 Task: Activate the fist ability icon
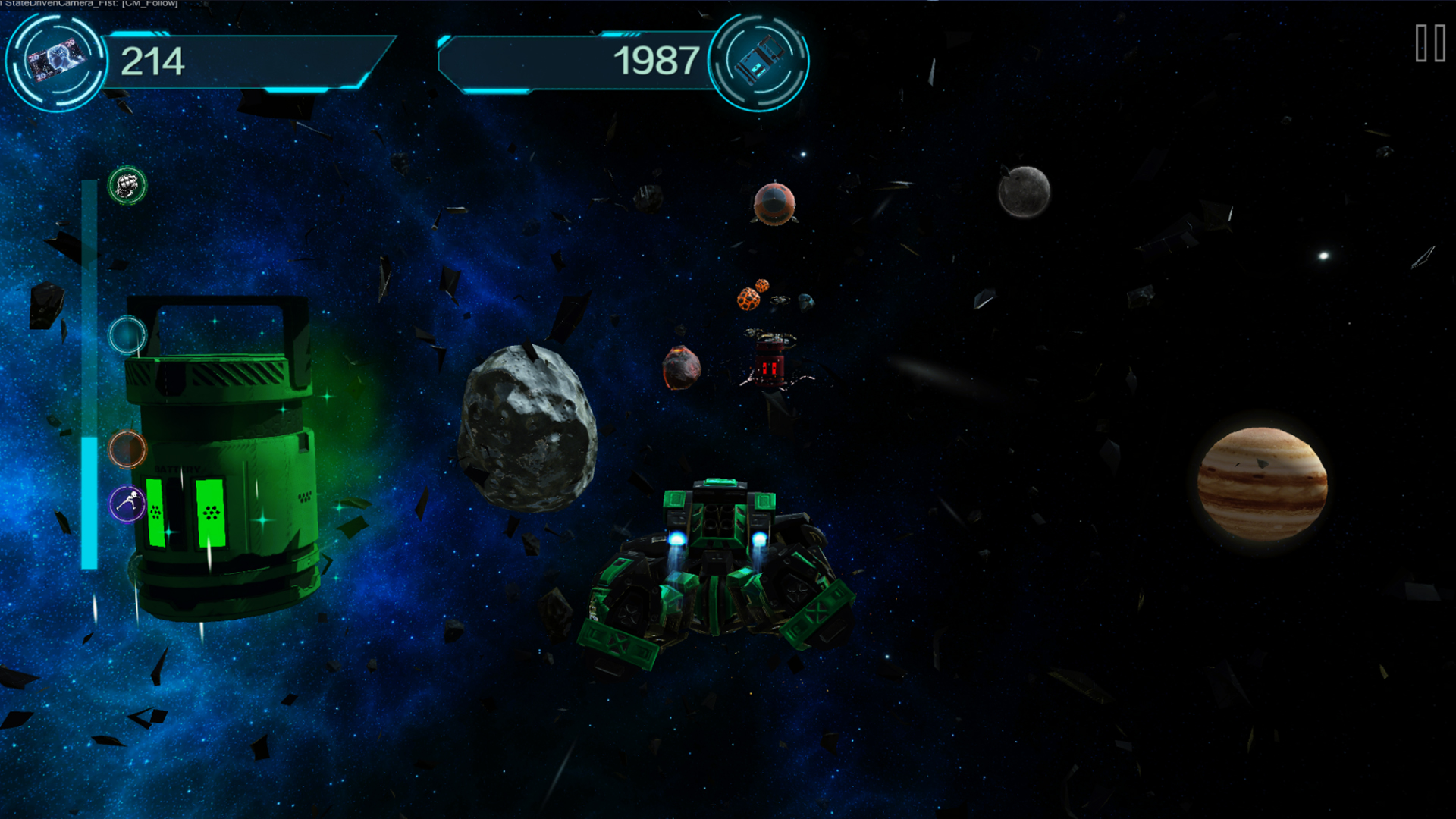[127, 186]
